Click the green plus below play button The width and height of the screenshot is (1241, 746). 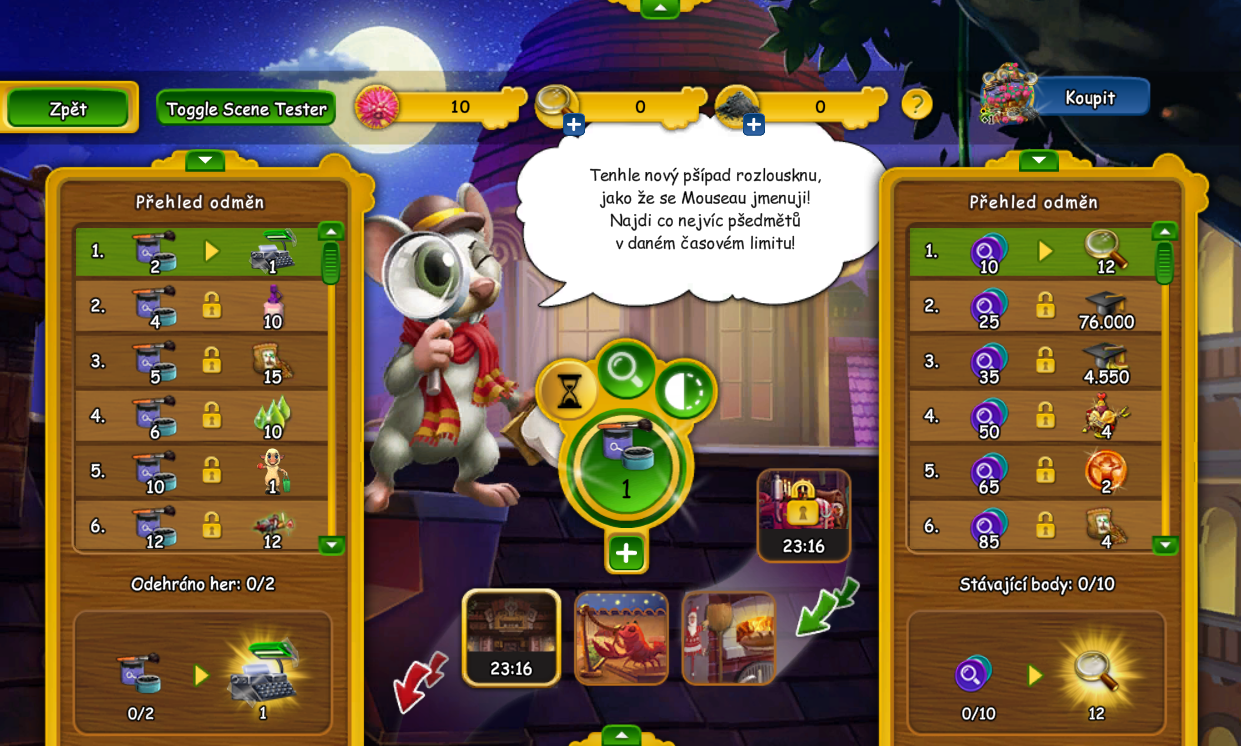click(x=626, y=553)
